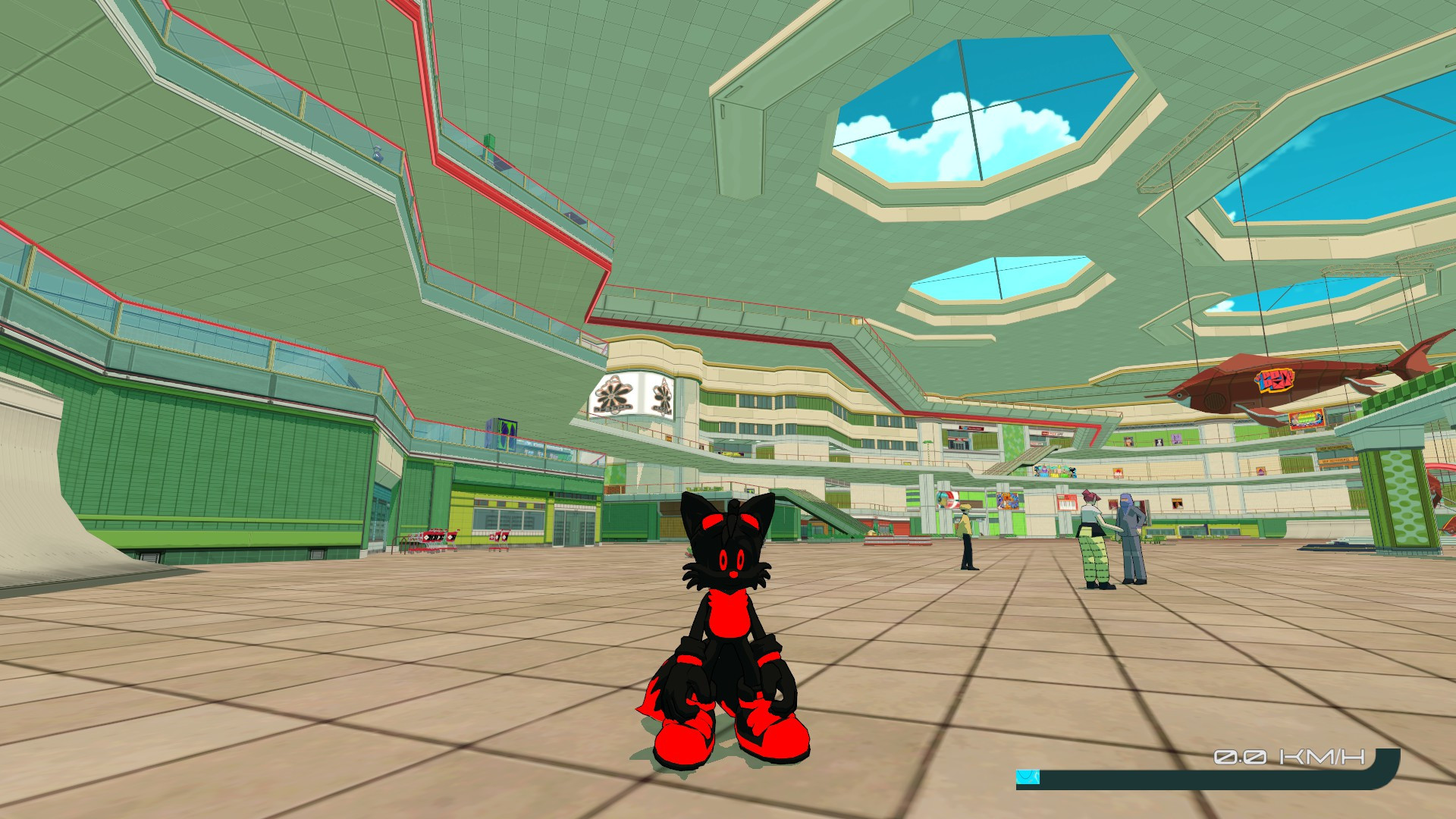This screenshot has height=819, width=1456.
Task: Click the red circular sign on the left pillar
Action: pyautogui.click(x=948, y=500)
